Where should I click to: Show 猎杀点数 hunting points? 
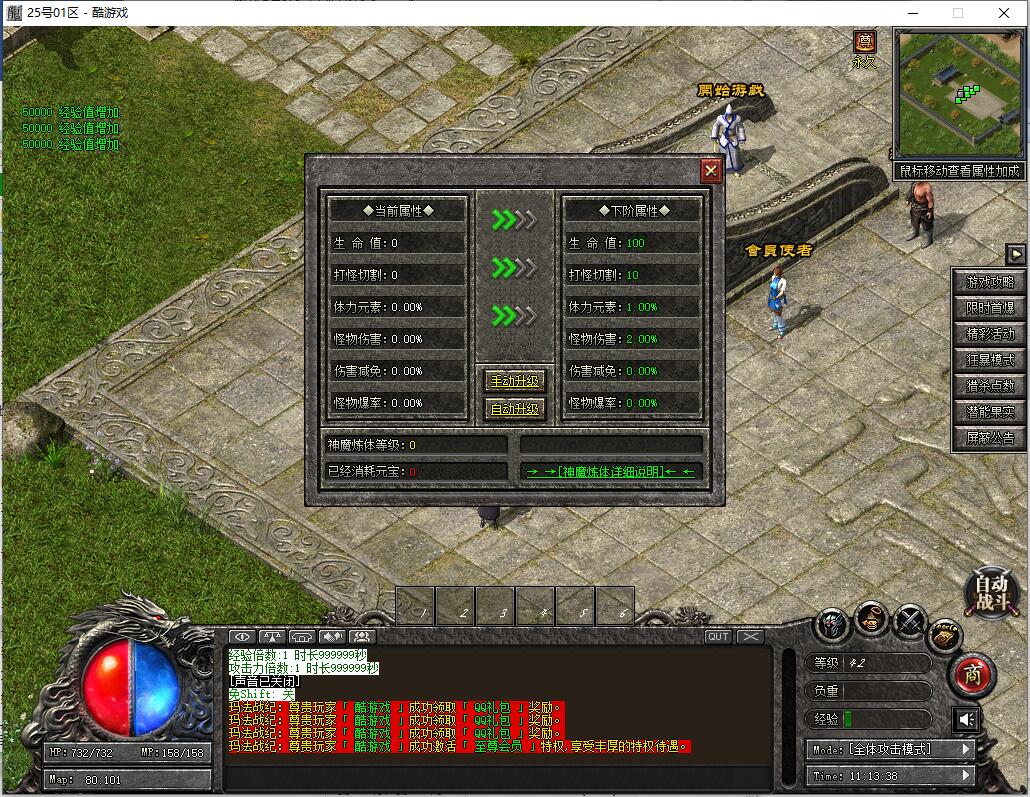tap(989, 386)
